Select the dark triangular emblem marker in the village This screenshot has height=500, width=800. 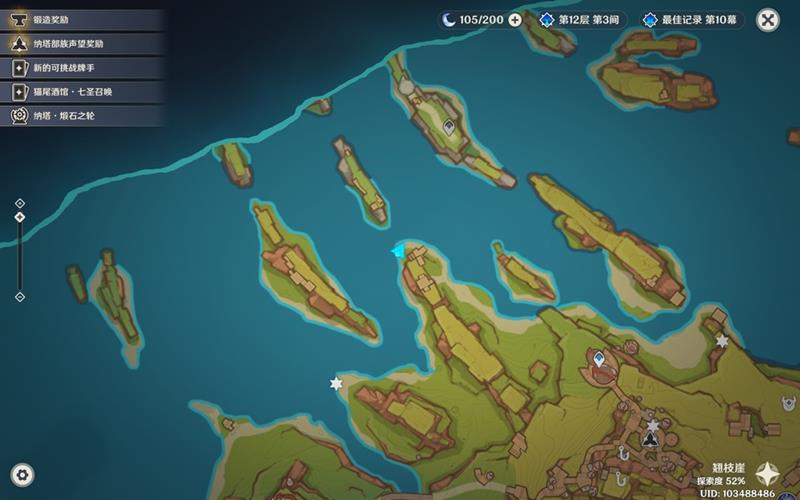pos(651,439)
